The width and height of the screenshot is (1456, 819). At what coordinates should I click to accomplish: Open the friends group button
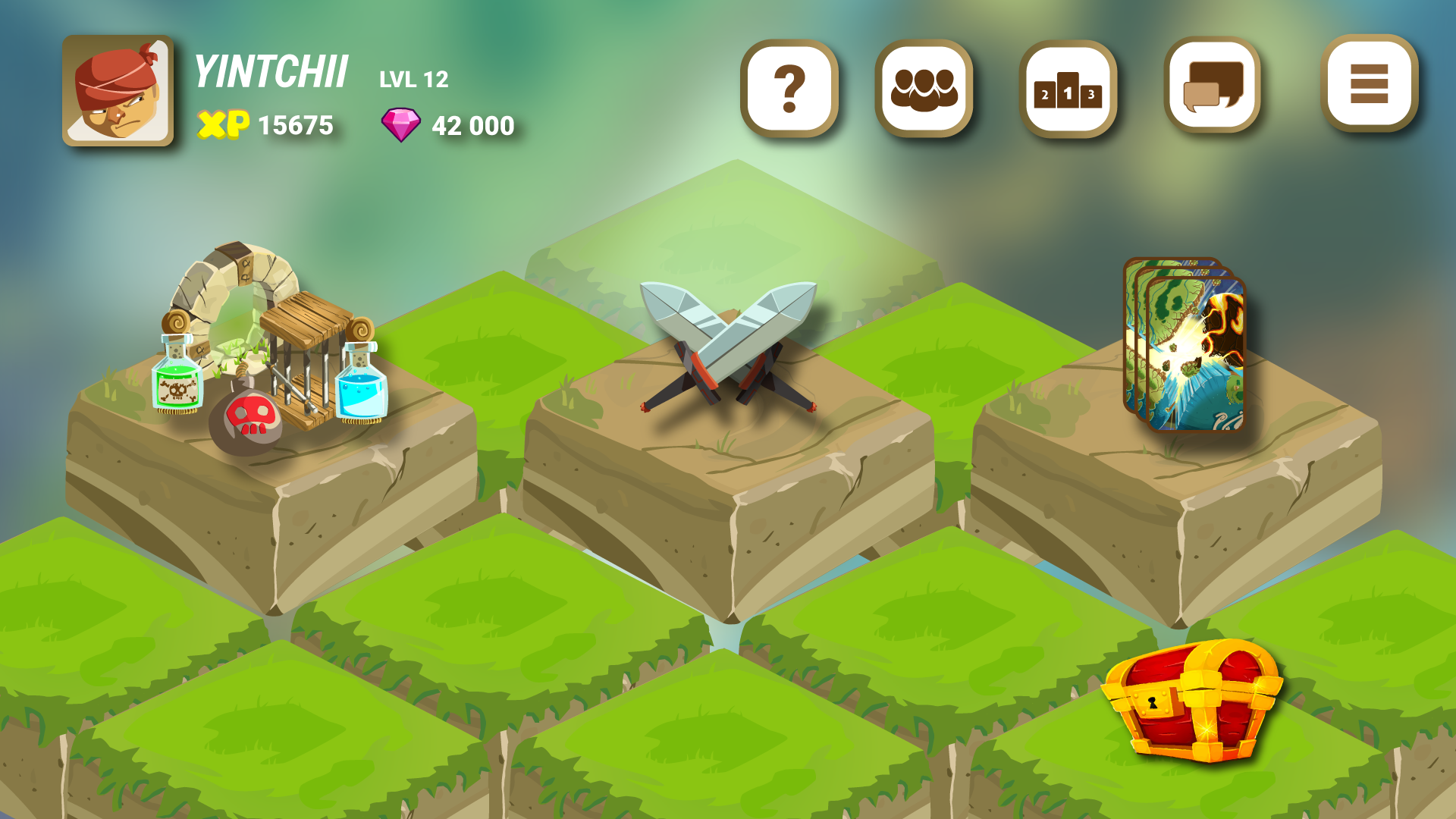924,89
